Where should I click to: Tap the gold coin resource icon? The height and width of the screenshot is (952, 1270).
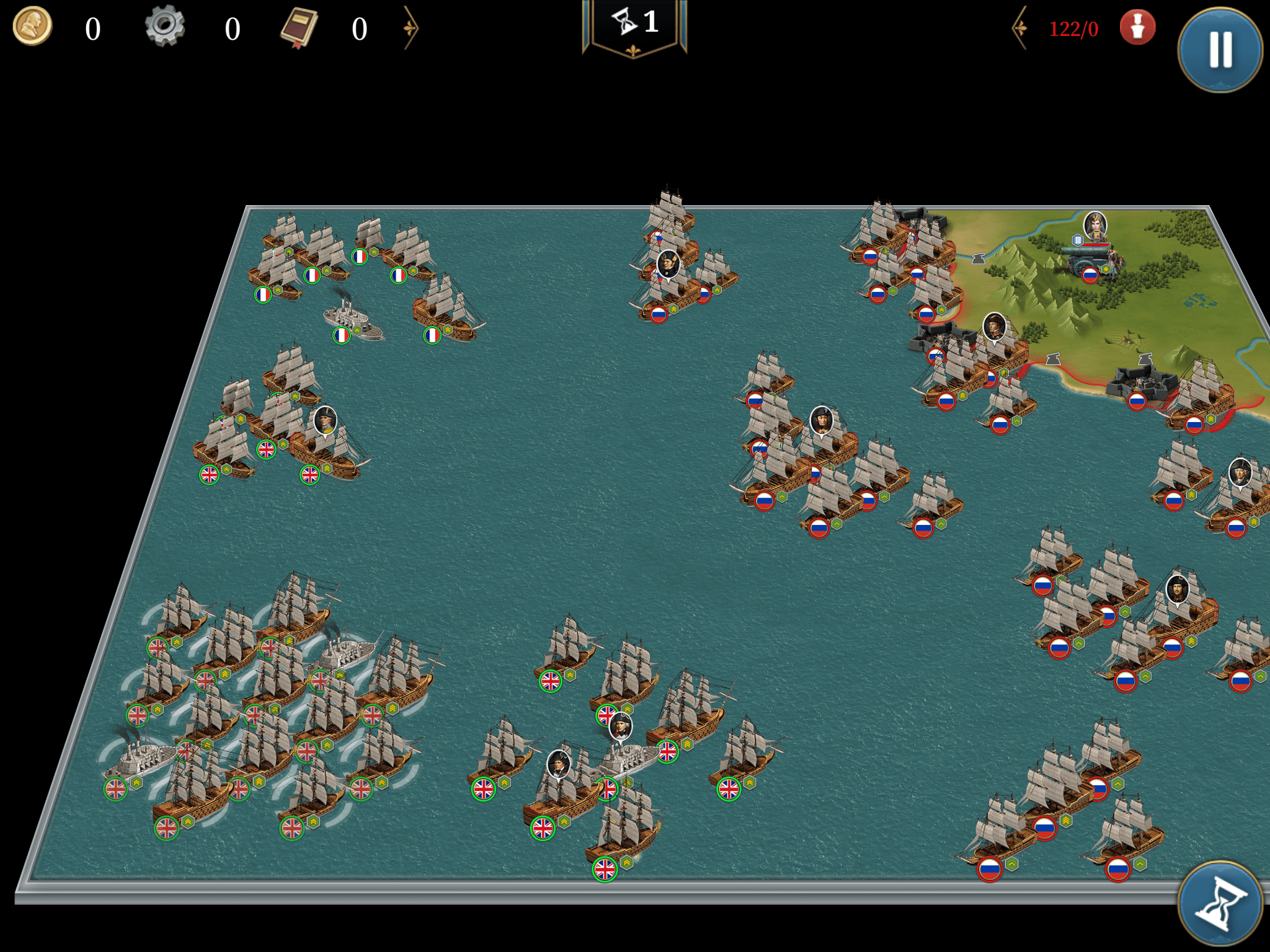[x=32, y=27]
